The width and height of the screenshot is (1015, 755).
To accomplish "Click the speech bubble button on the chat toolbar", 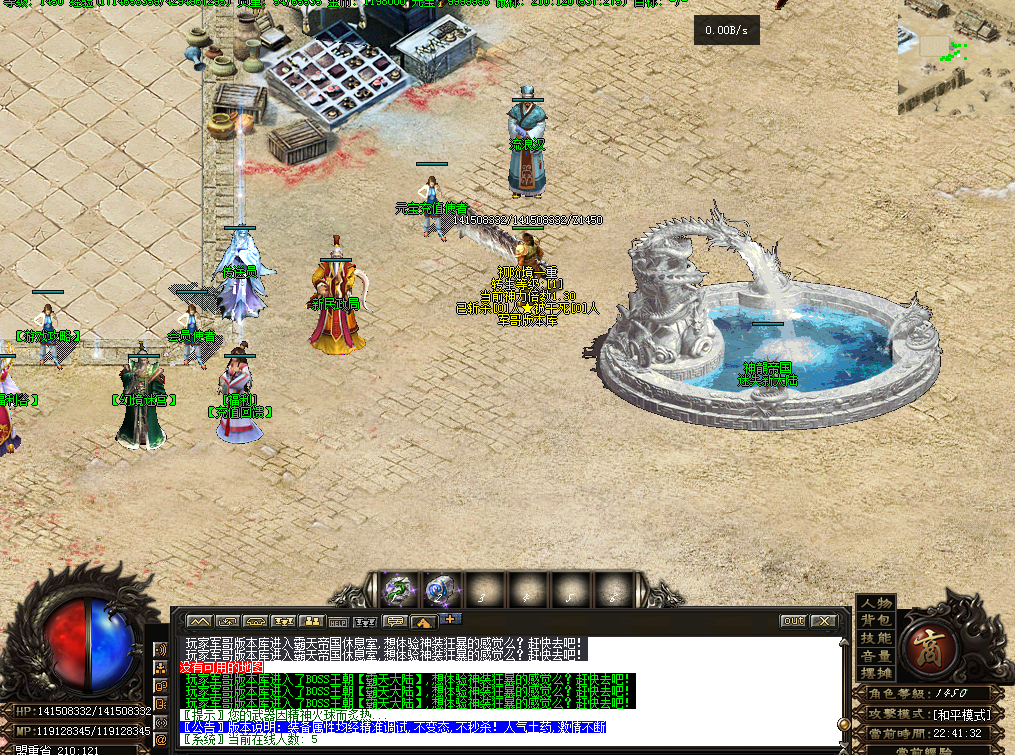I will click(395, 622).
